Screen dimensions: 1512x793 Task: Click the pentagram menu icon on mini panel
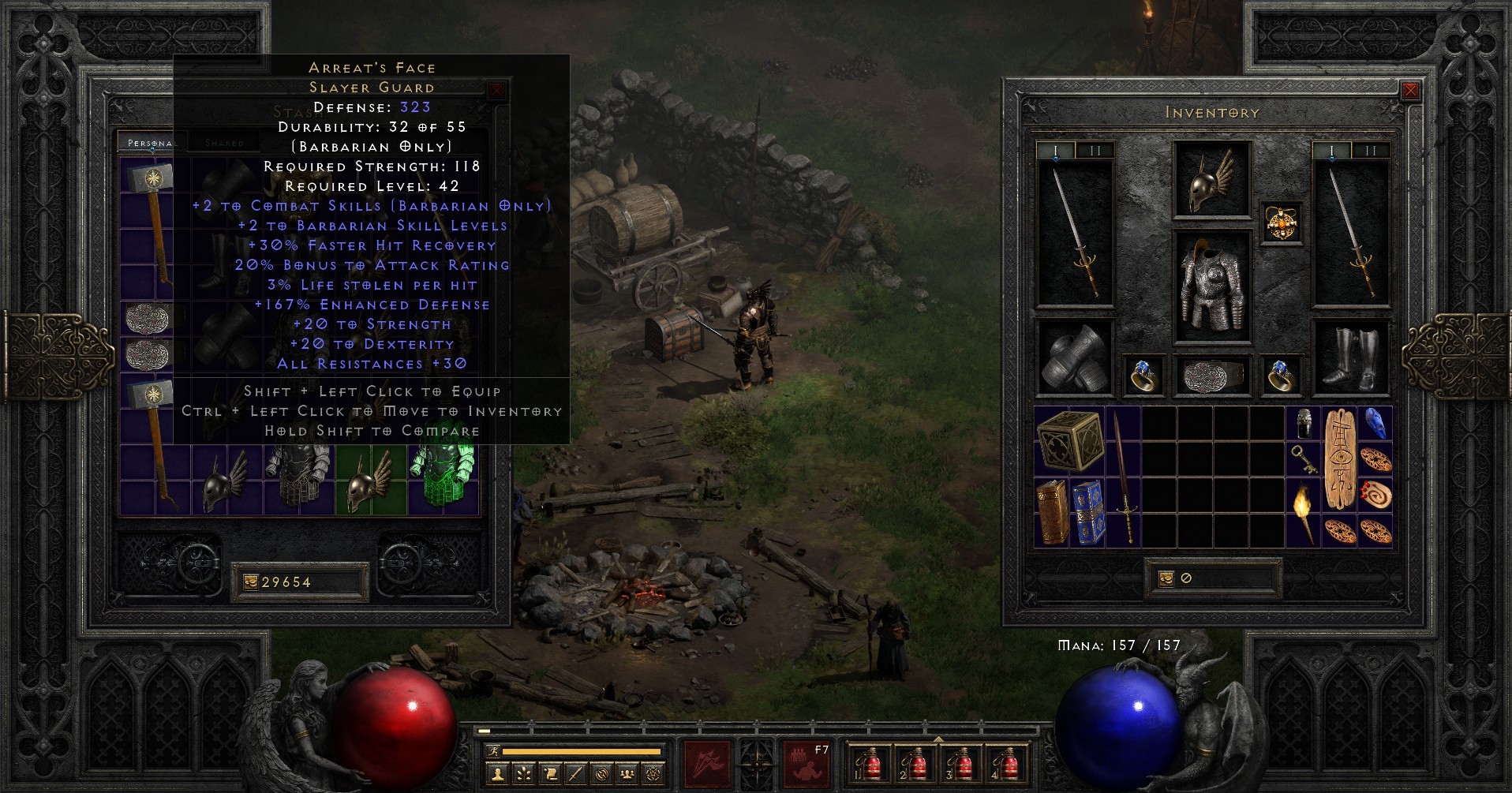pyautogui.click(x=655, y=775)
